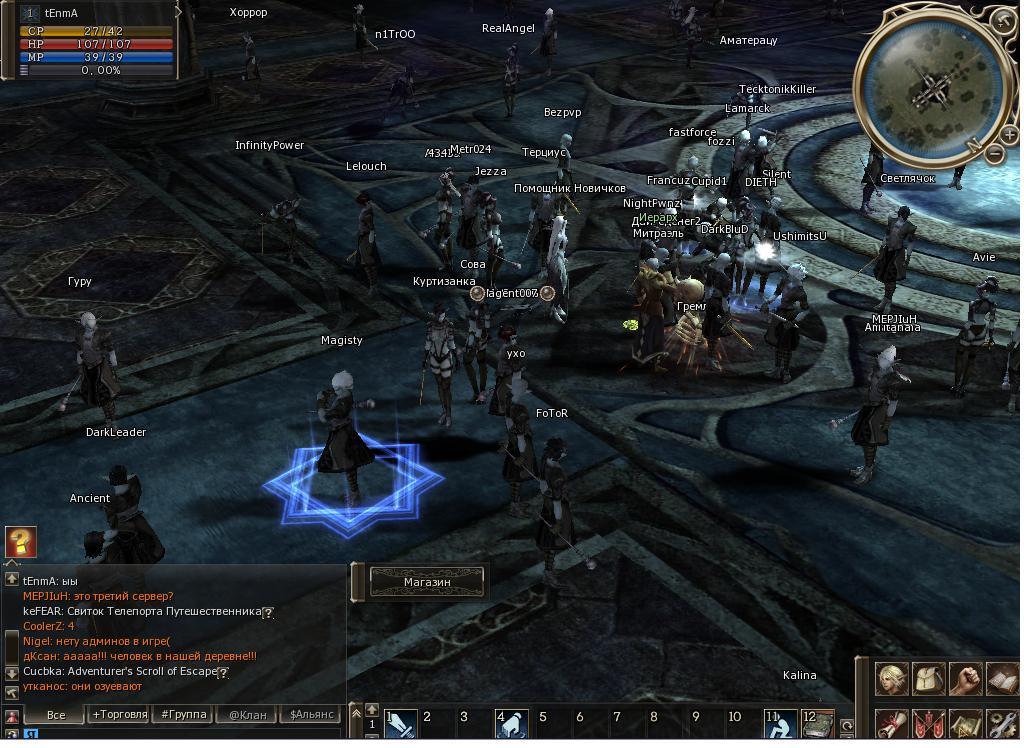This screenshot has height=748, width=1024.
Task: Open the #Группа party chat tab
Action: (x=184, y=715)
